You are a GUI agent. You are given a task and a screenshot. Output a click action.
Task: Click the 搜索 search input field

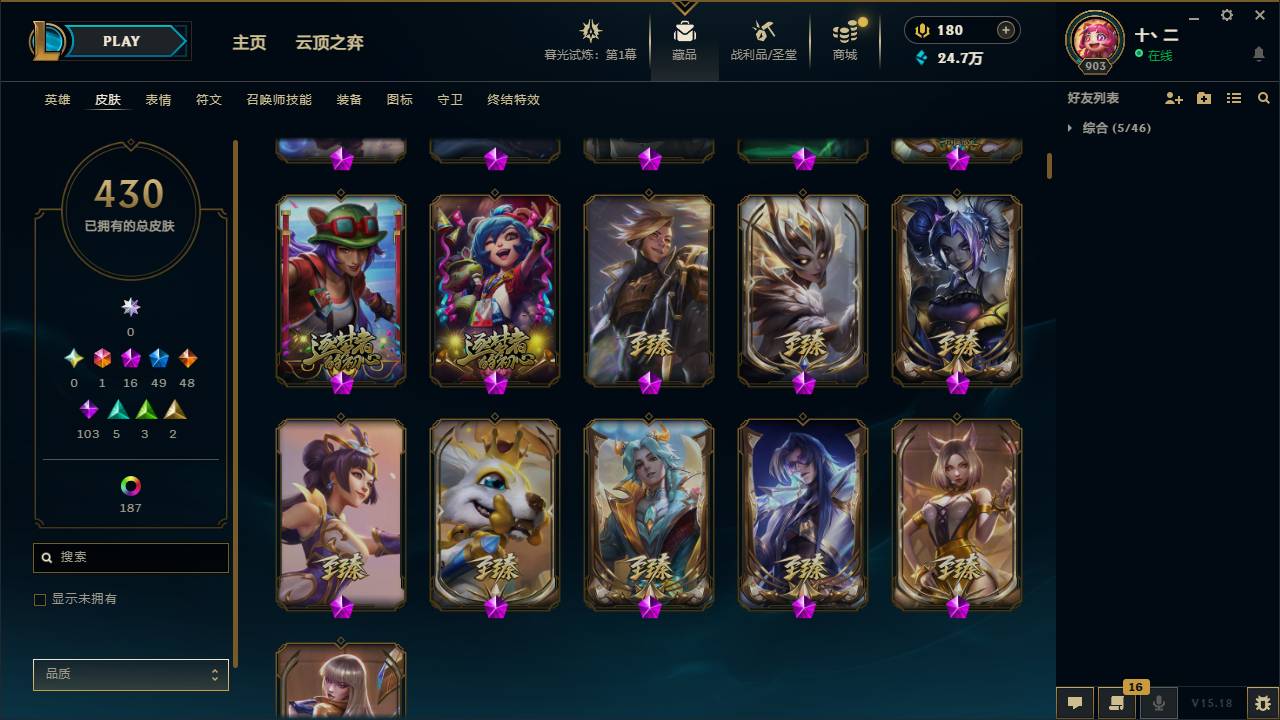130,557
